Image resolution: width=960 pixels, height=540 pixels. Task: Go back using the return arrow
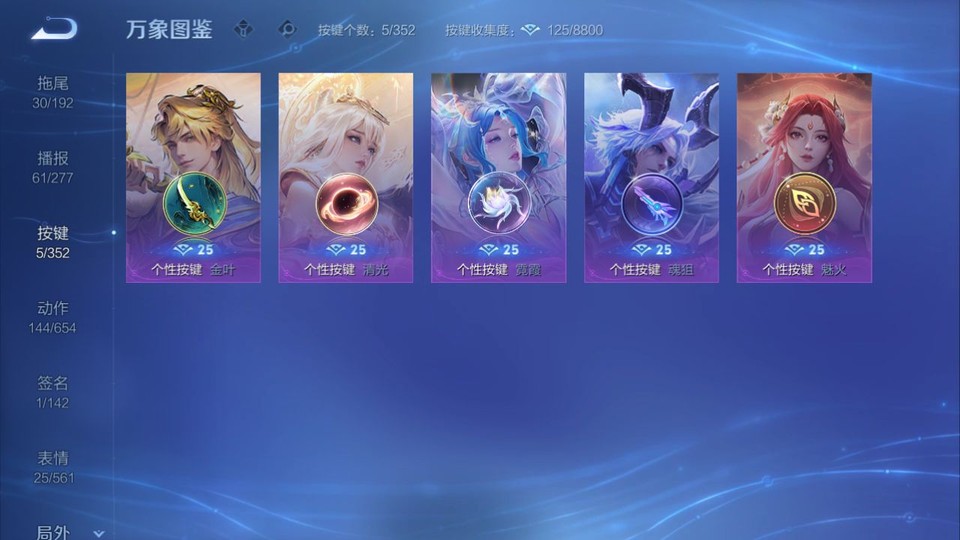53,29
